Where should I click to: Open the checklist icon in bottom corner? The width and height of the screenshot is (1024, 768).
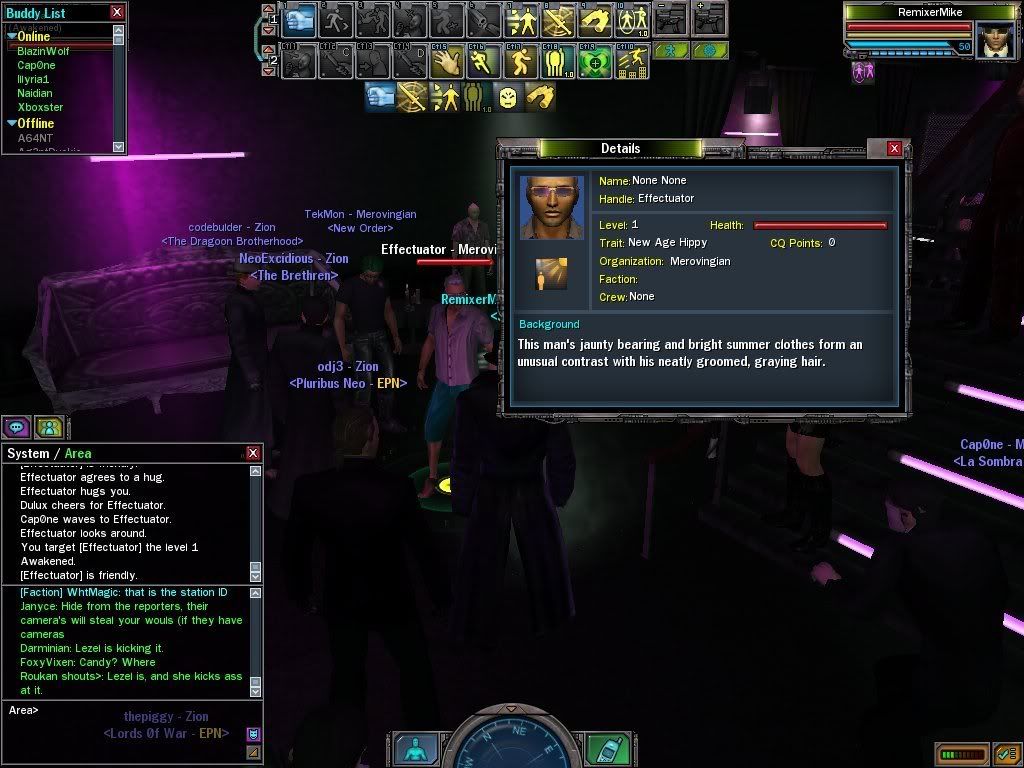click(x=1007, y=752)
